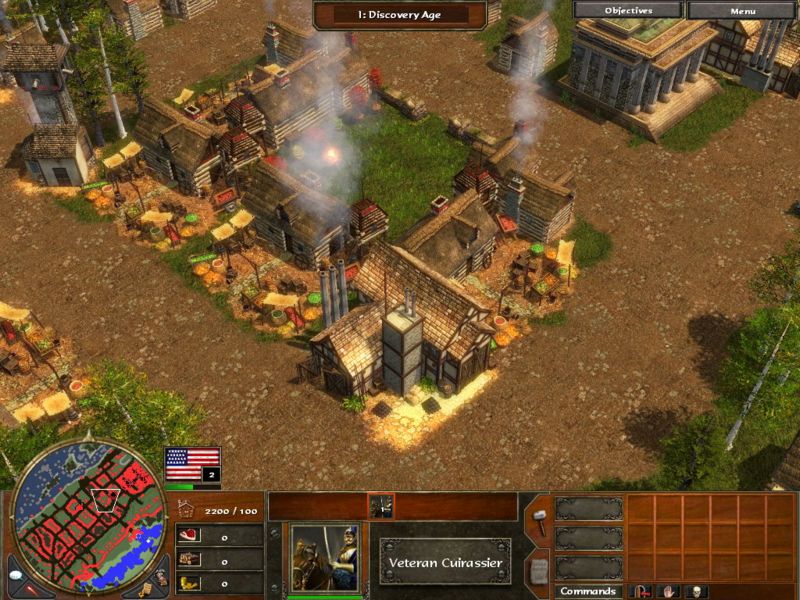Screen dimensions: 800x600
Task: Click the wood resource logs icon
Action: point(188,559)
